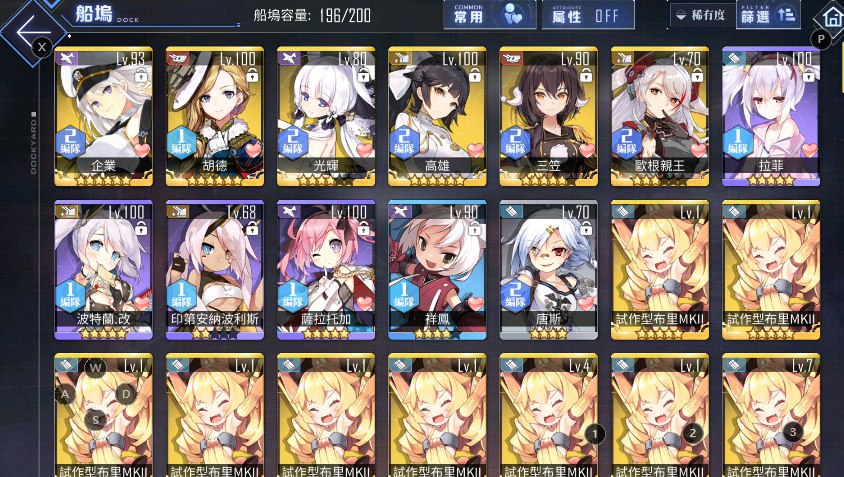Pick the 光輝 ship card
844x477 pixels.
coord(325,115)
